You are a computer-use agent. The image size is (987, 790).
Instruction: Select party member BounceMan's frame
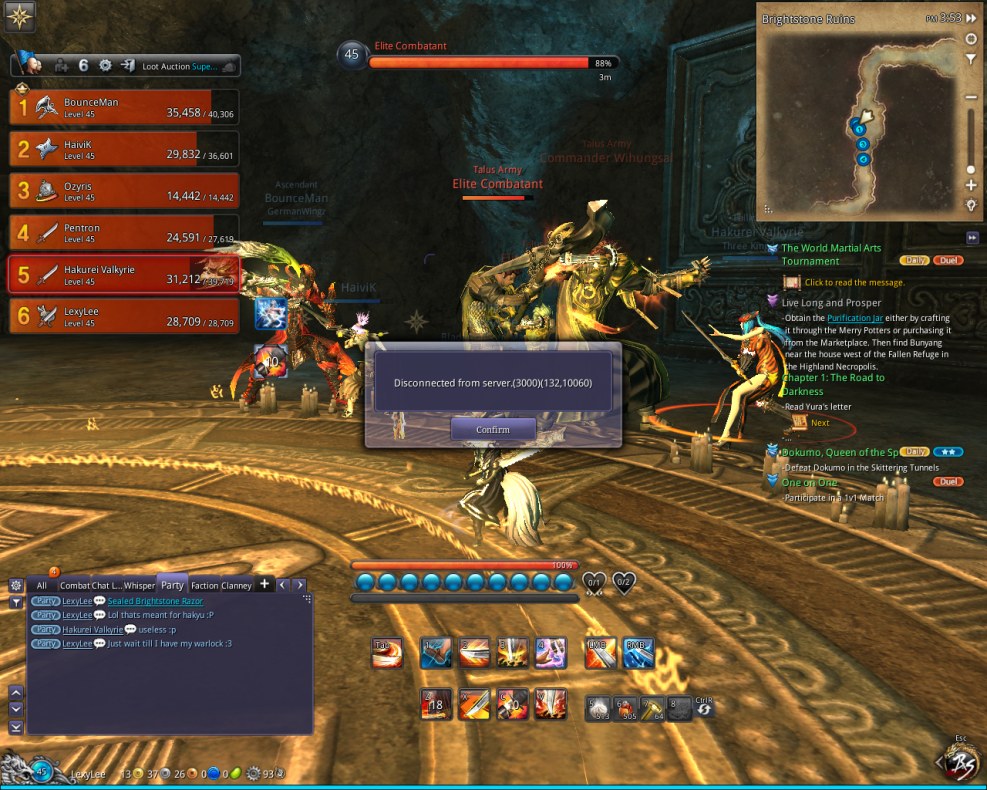click(124, 108)
